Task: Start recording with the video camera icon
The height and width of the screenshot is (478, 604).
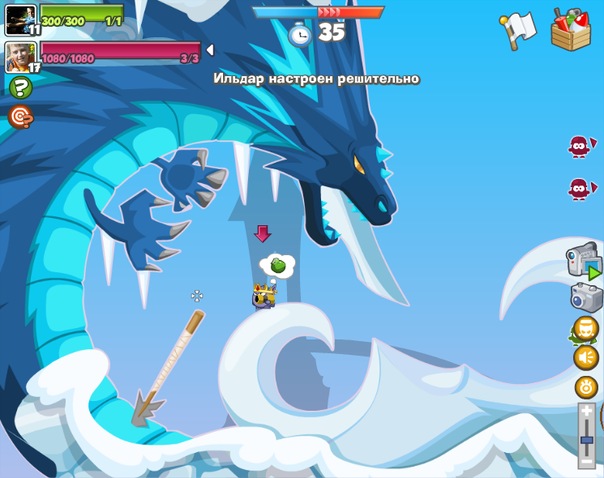Action: pos(584,261)
